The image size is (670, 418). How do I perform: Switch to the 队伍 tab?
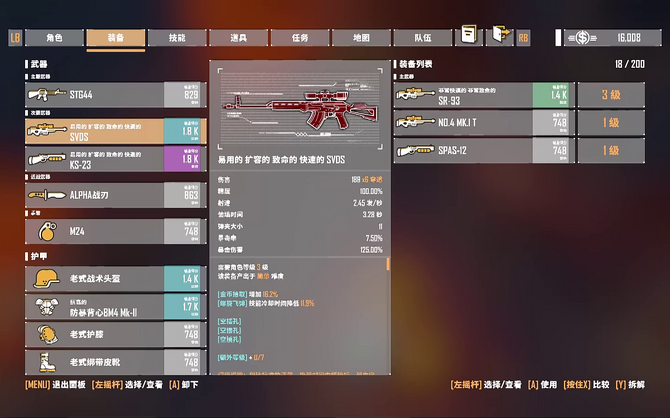(423, 38)
